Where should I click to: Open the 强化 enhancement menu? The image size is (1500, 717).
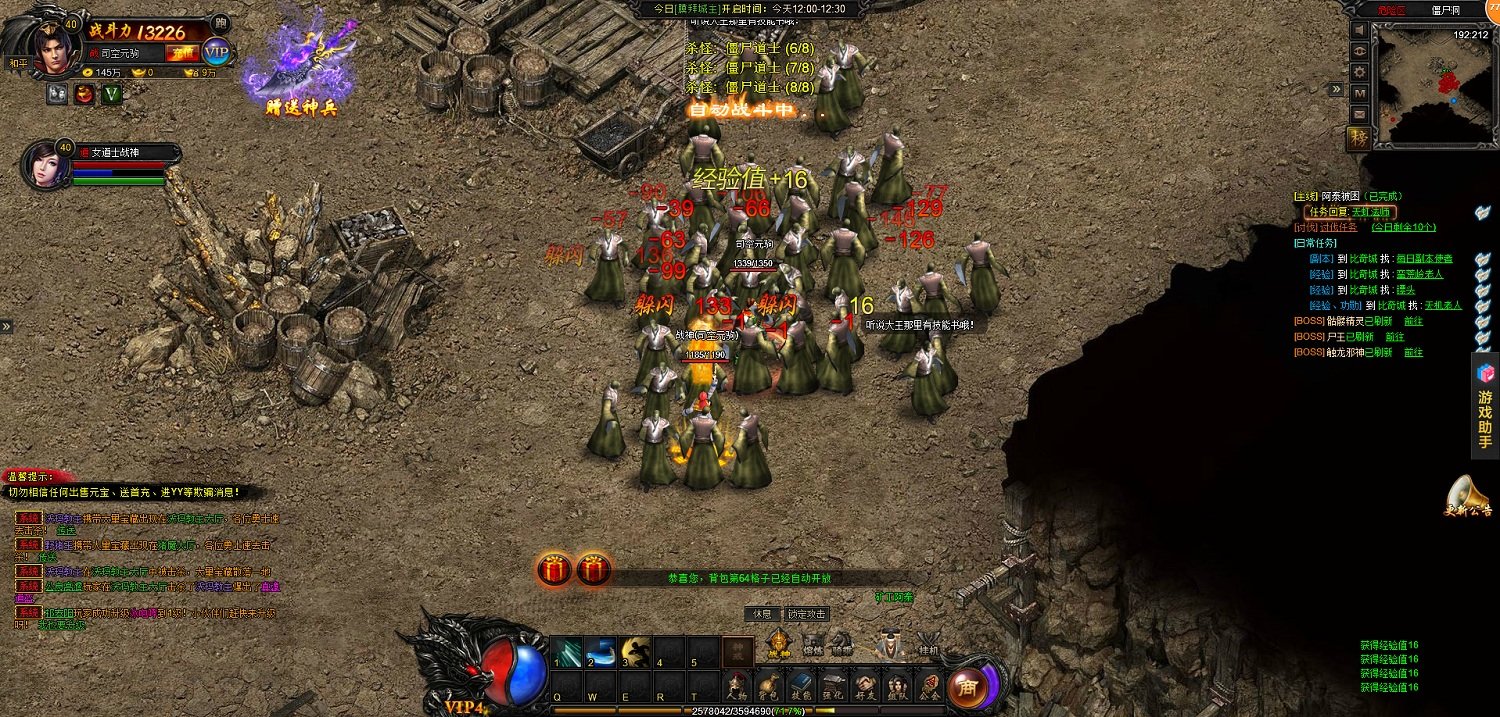833,686
